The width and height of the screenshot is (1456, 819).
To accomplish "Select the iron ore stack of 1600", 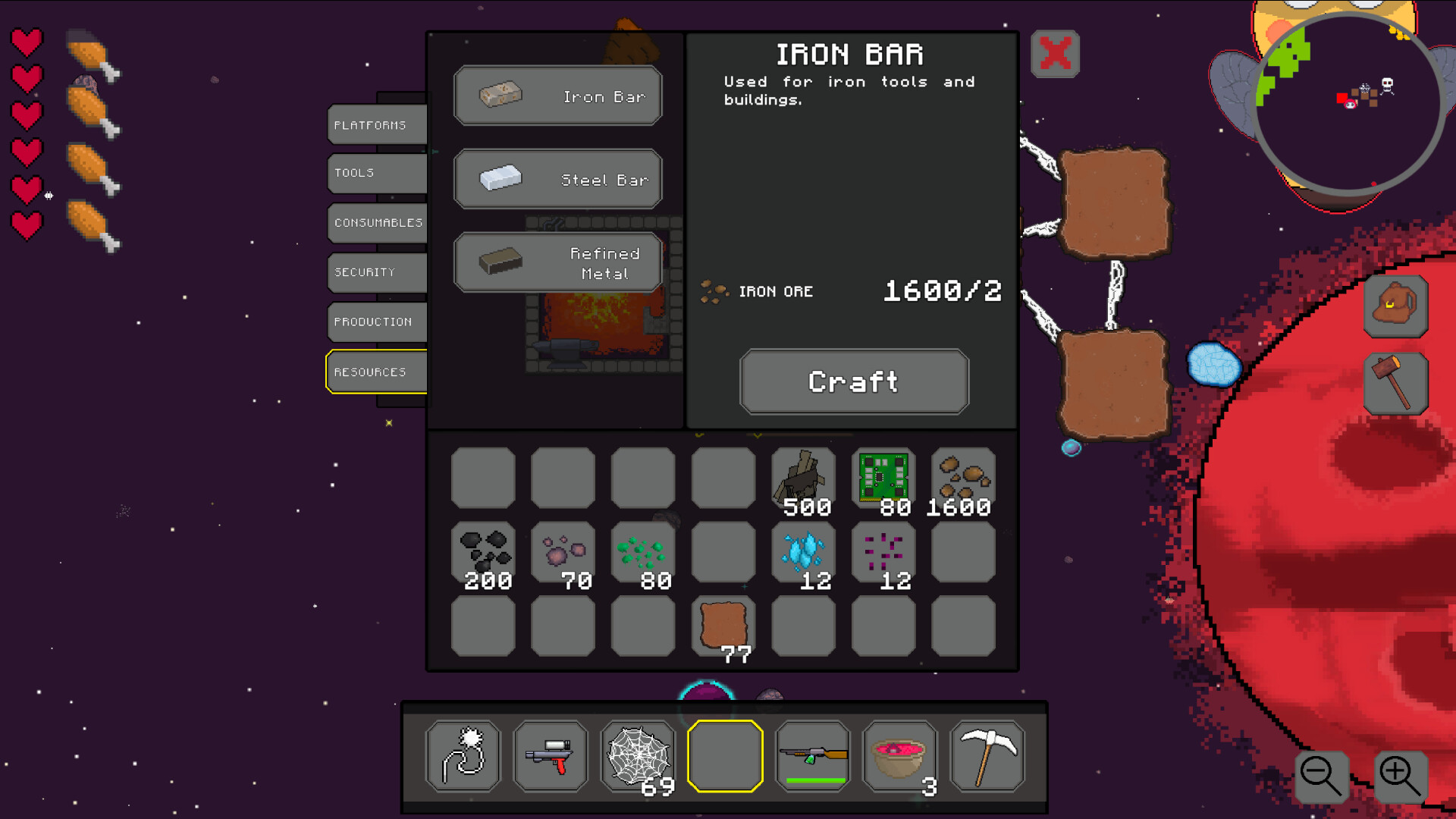I will pos(962,476).
